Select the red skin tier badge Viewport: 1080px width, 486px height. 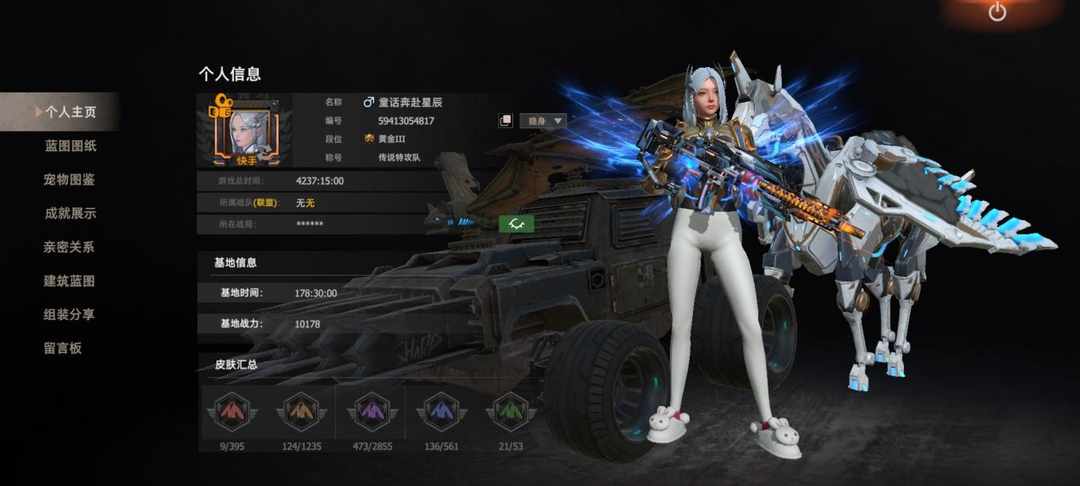pos(231,412)
